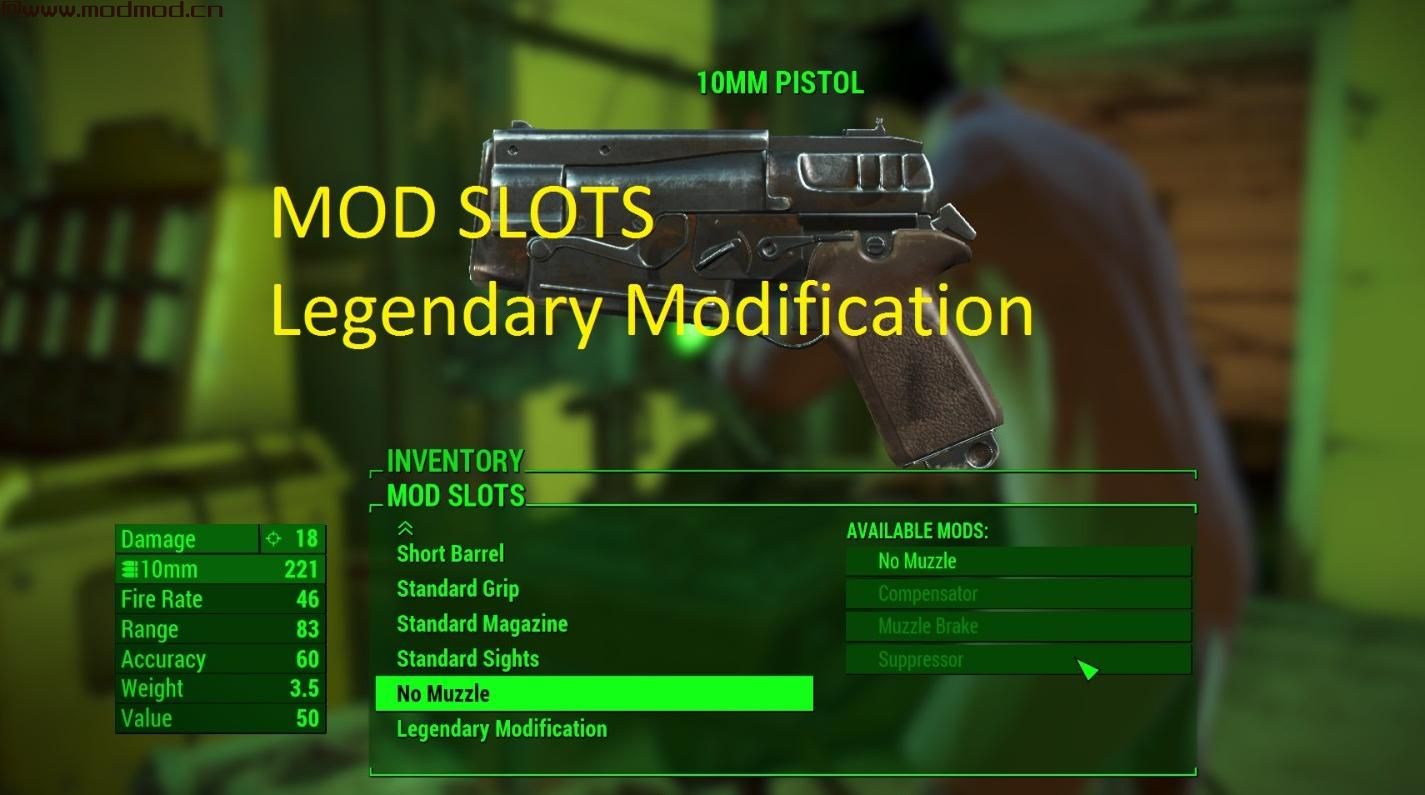Click the highlighted No Muzzle slot

(593, 694)
